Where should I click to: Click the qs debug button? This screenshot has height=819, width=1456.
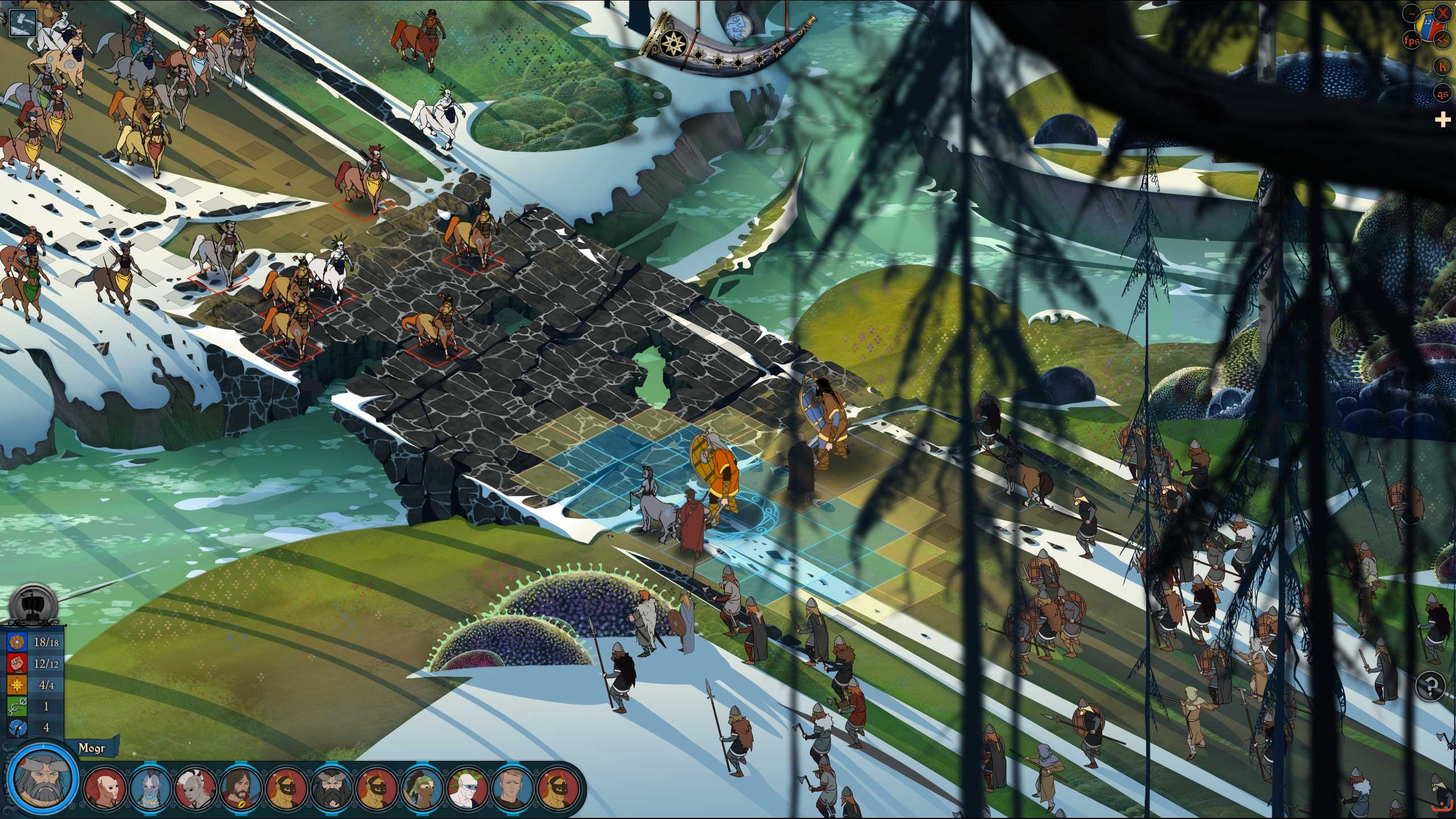(x=1442, y=94)
